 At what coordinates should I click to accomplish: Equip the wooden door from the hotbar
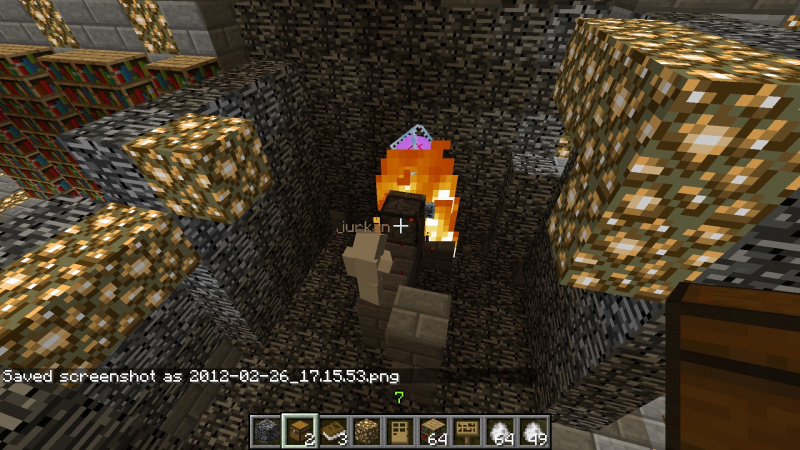[400, 431]
